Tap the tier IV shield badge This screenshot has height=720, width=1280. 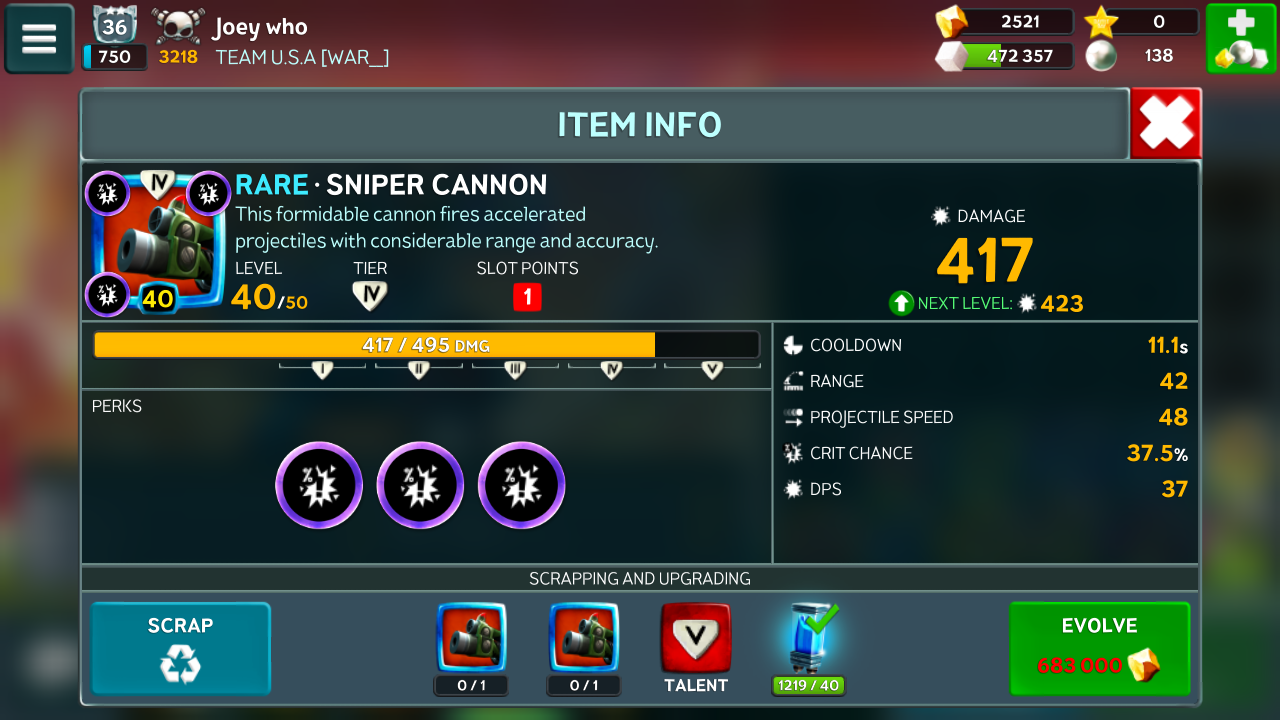(x=370, y=296)
